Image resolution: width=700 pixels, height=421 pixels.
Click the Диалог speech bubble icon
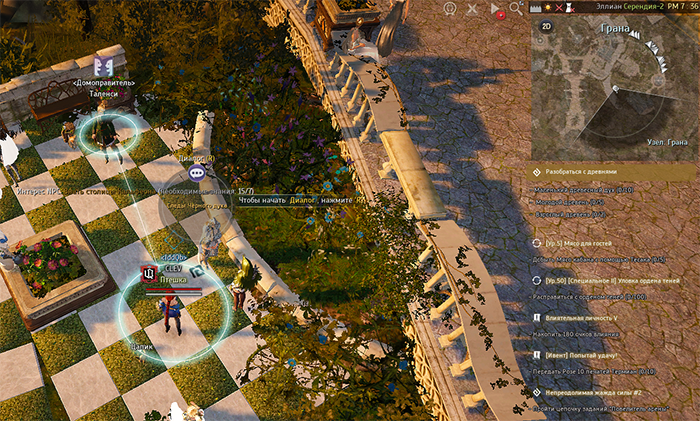[x=196, y=173]
